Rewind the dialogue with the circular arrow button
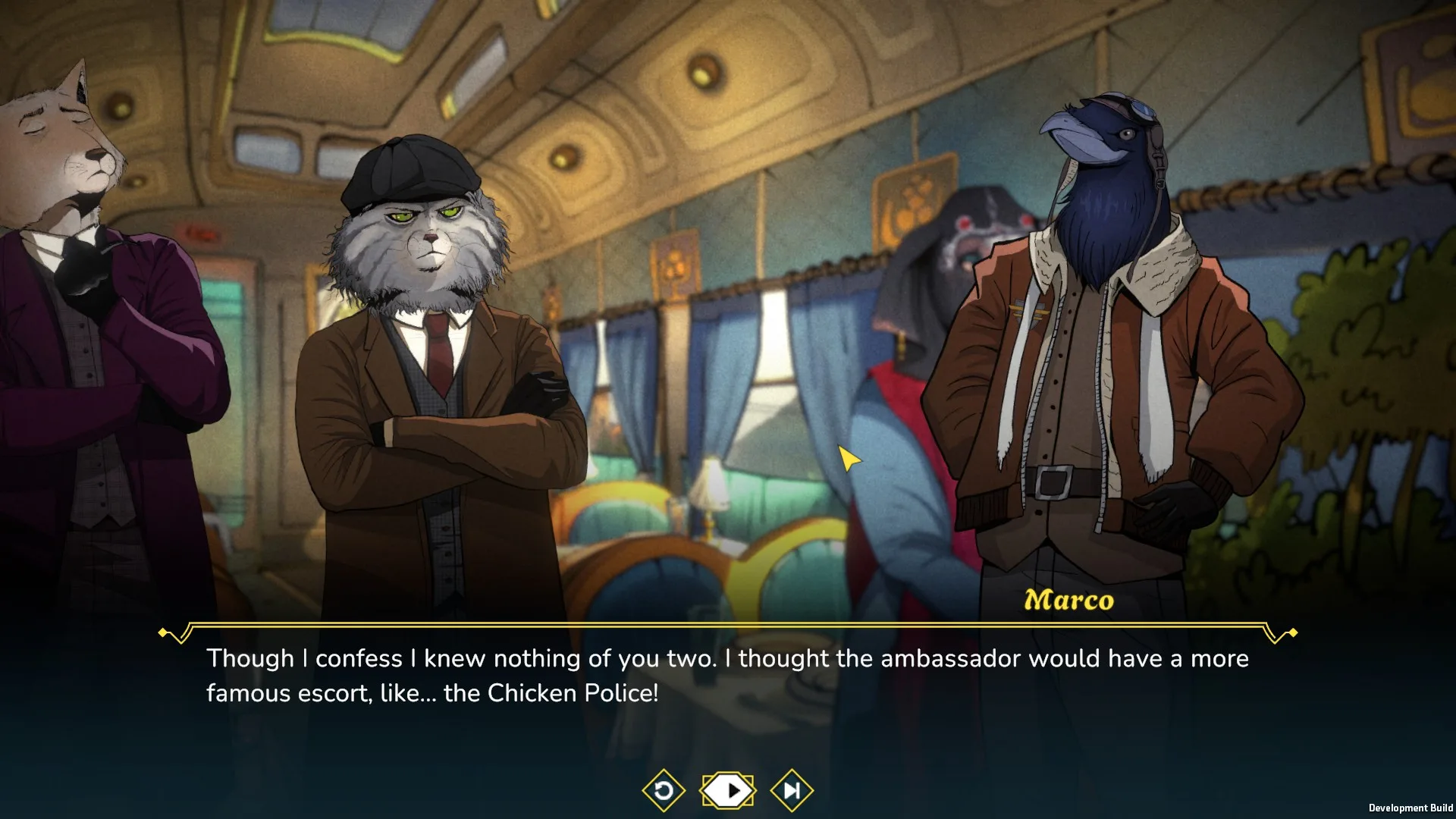 664,791
